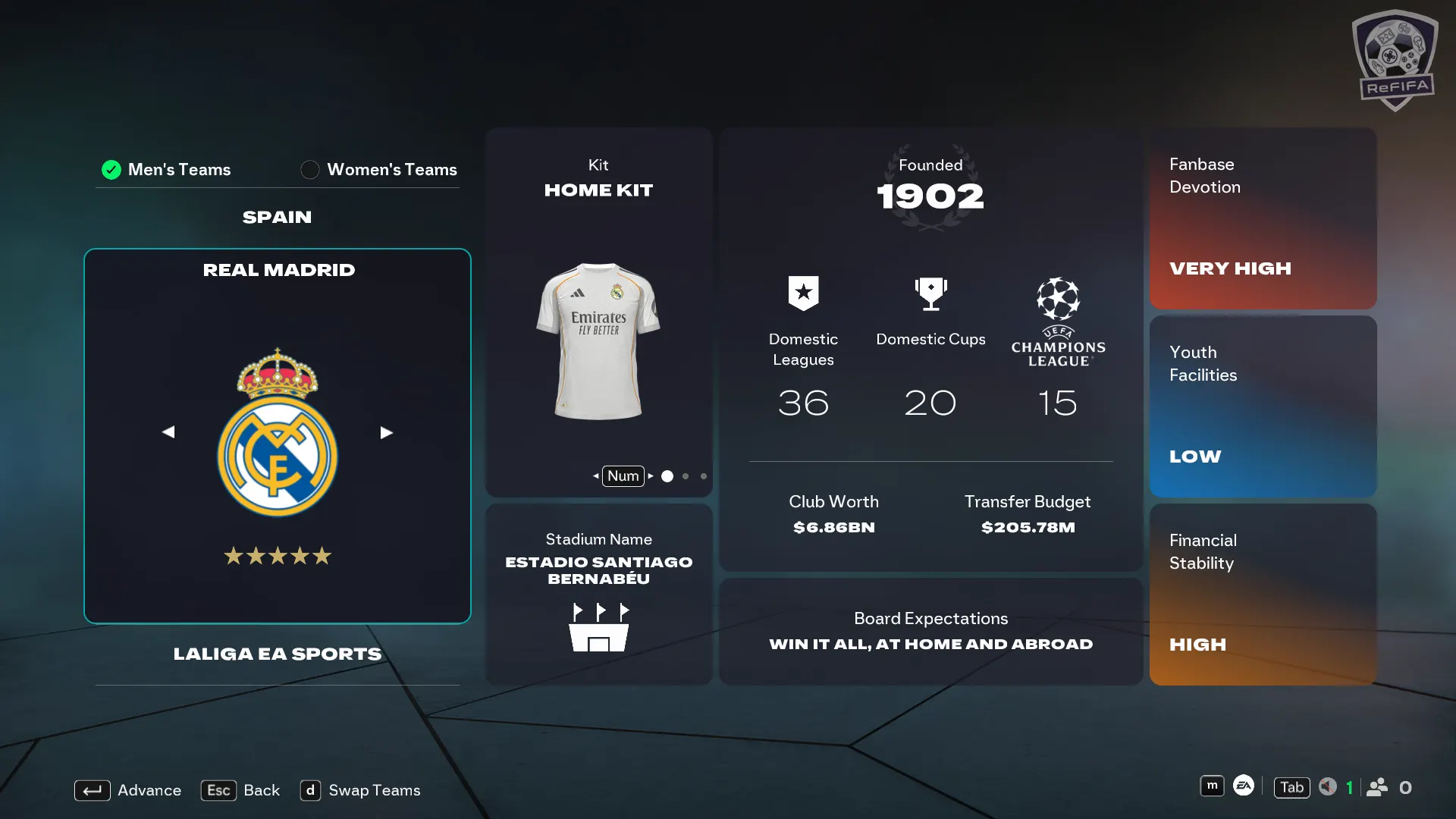This screenshot has height=819, width=1456.
Task: Click Swap Teams
Action: point(360,790)
